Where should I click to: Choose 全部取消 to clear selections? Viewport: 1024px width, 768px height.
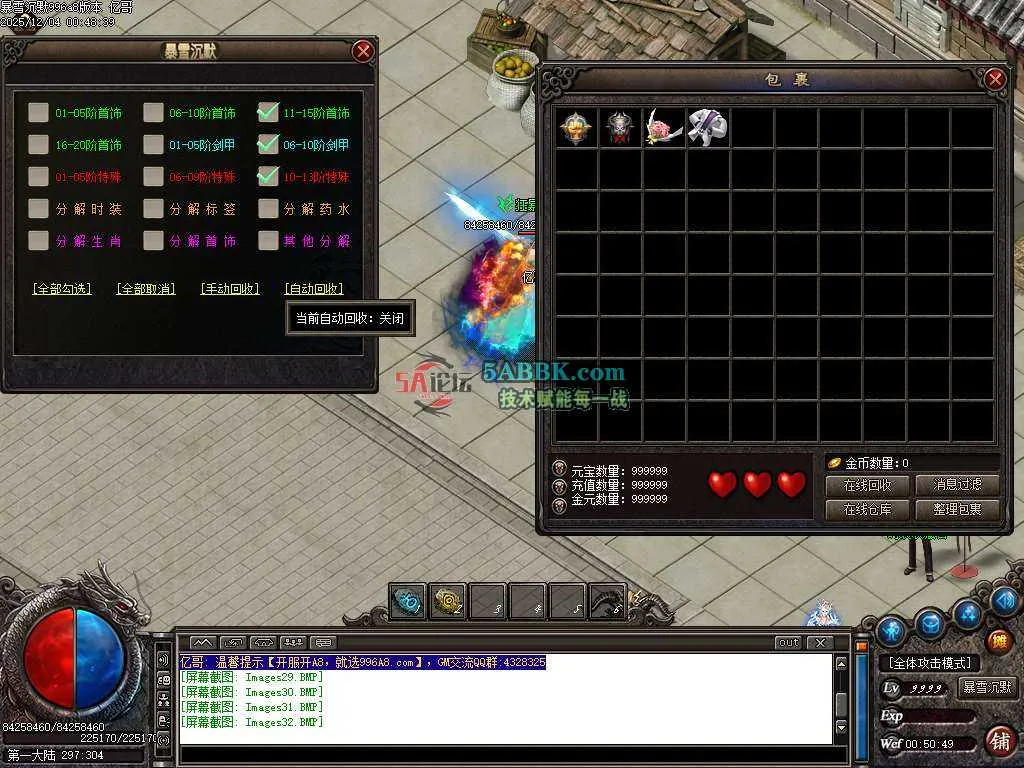[146, 289]
